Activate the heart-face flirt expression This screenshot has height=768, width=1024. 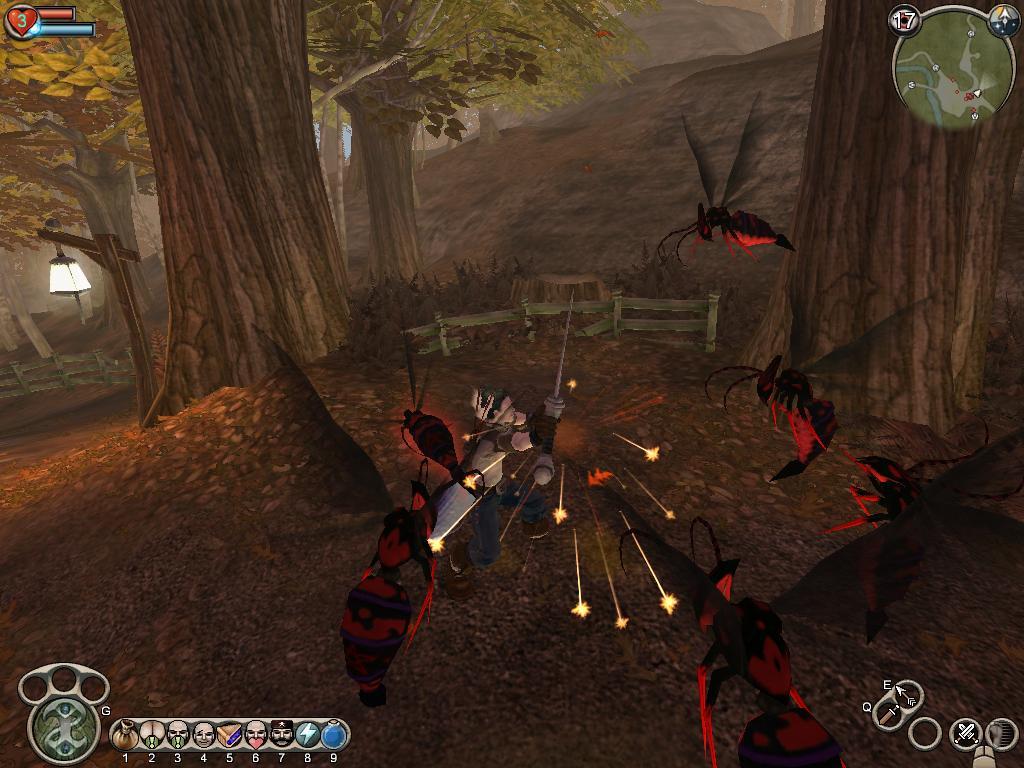(x=256, y=737)
